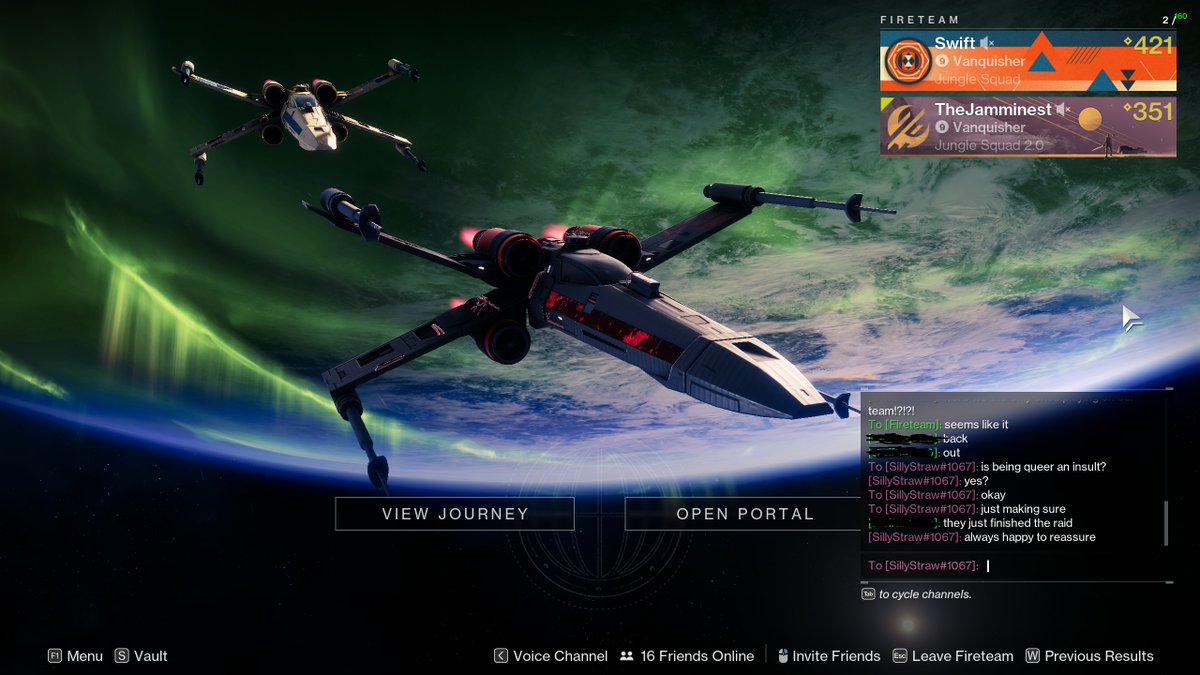Open the Menu option in bottom bar

[75, 656]
